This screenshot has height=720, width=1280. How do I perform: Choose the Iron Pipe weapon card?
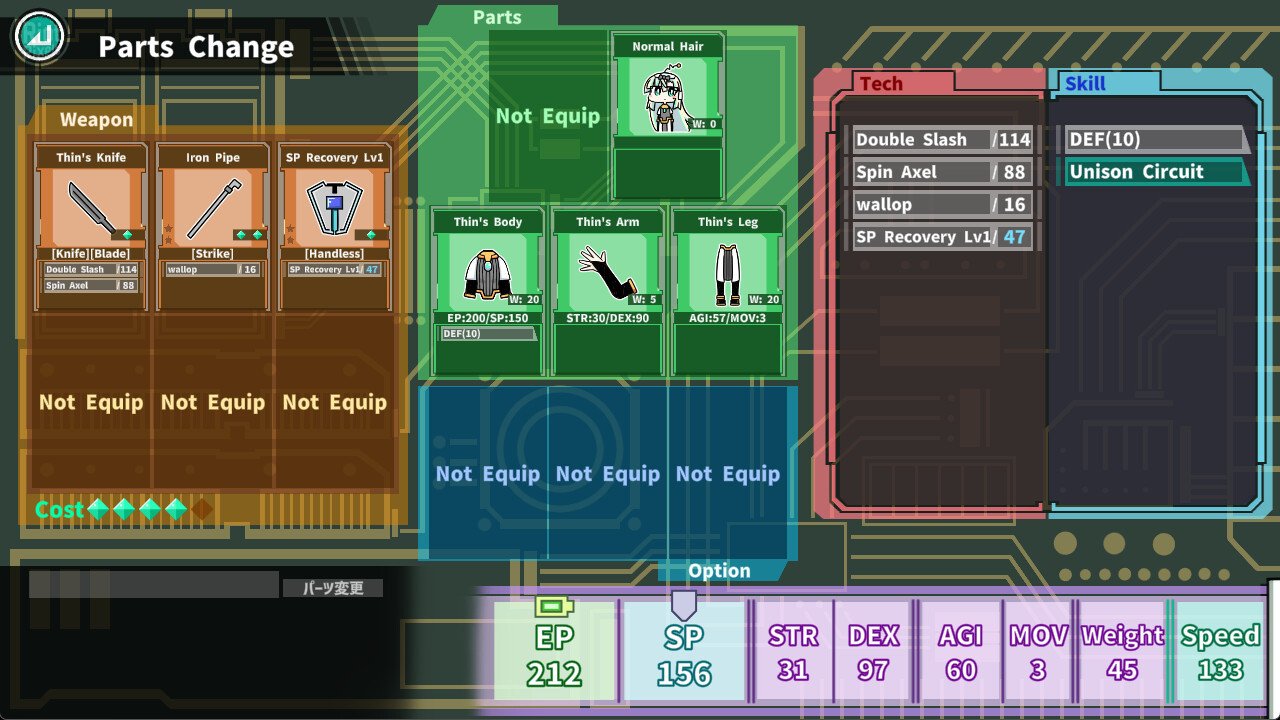click(212, 226)
